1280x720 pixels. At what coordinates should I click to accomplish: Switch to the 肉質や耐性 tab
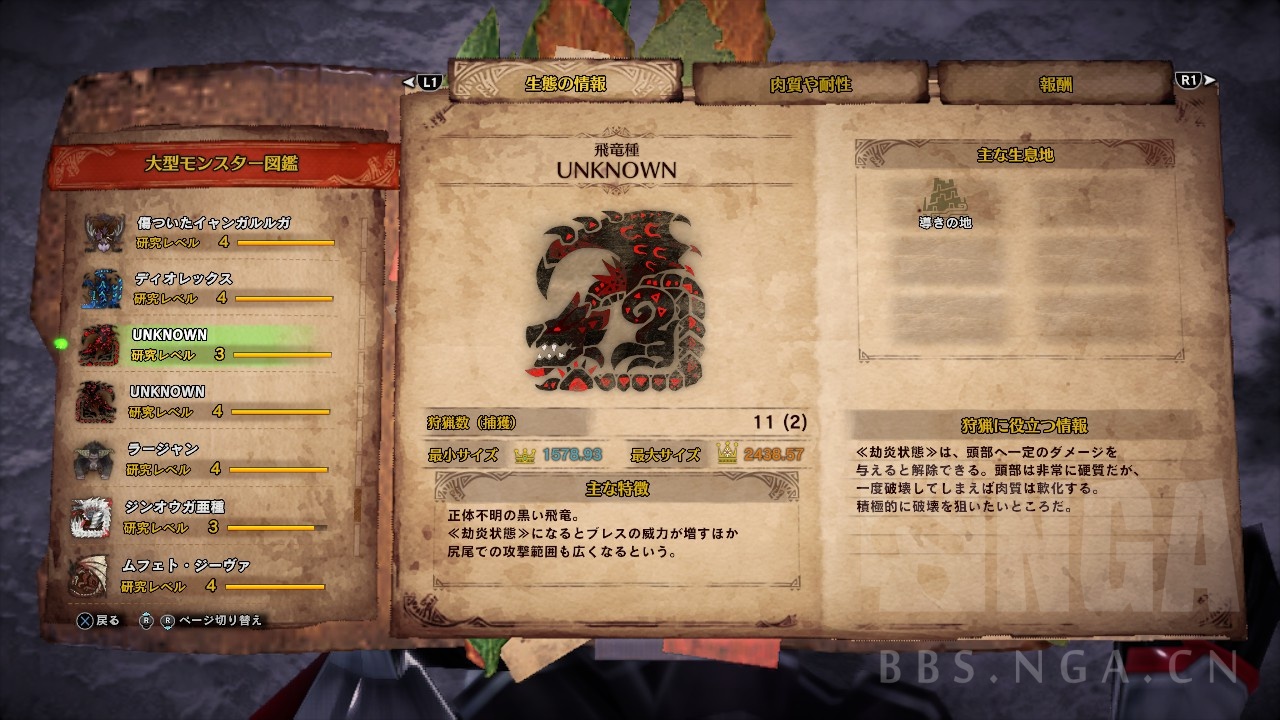click(x=810, y=84)
